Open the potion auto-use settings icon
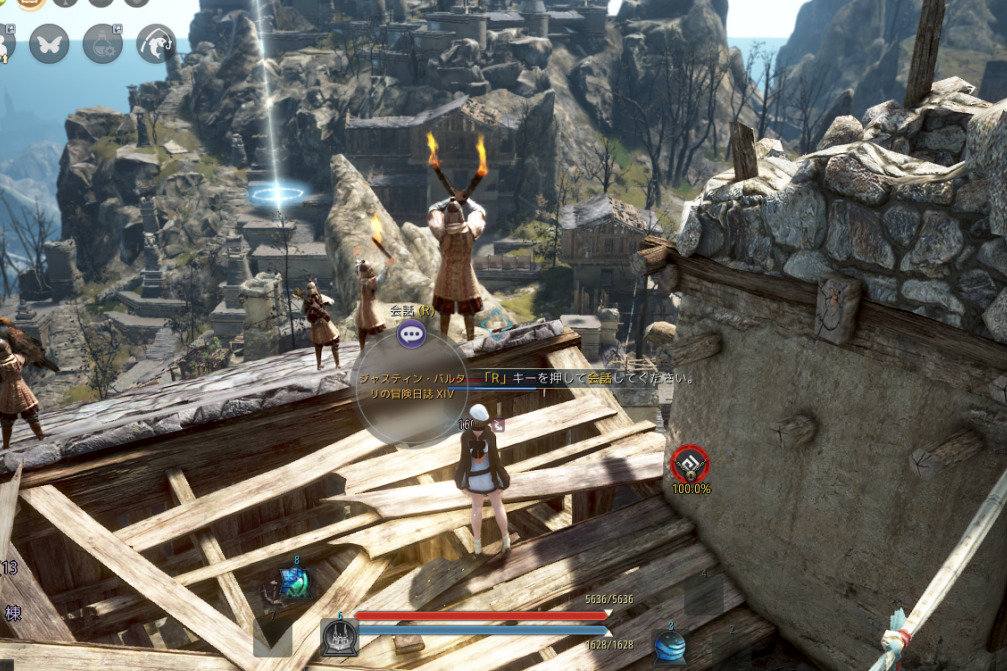Viewport: 1007px width, 671px height. point(102,43)
